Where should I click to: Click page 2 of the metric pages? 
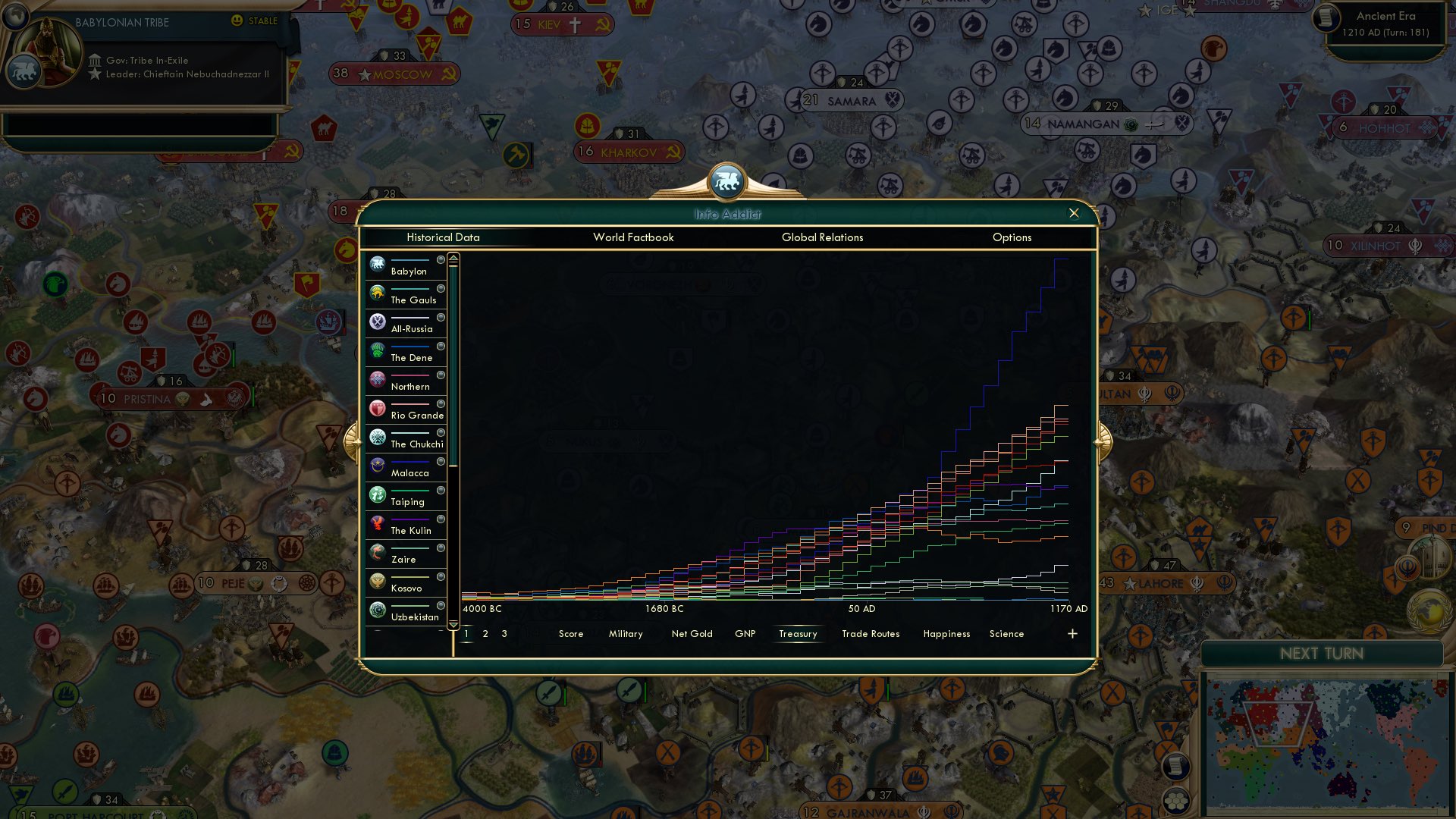pos(485,633)
